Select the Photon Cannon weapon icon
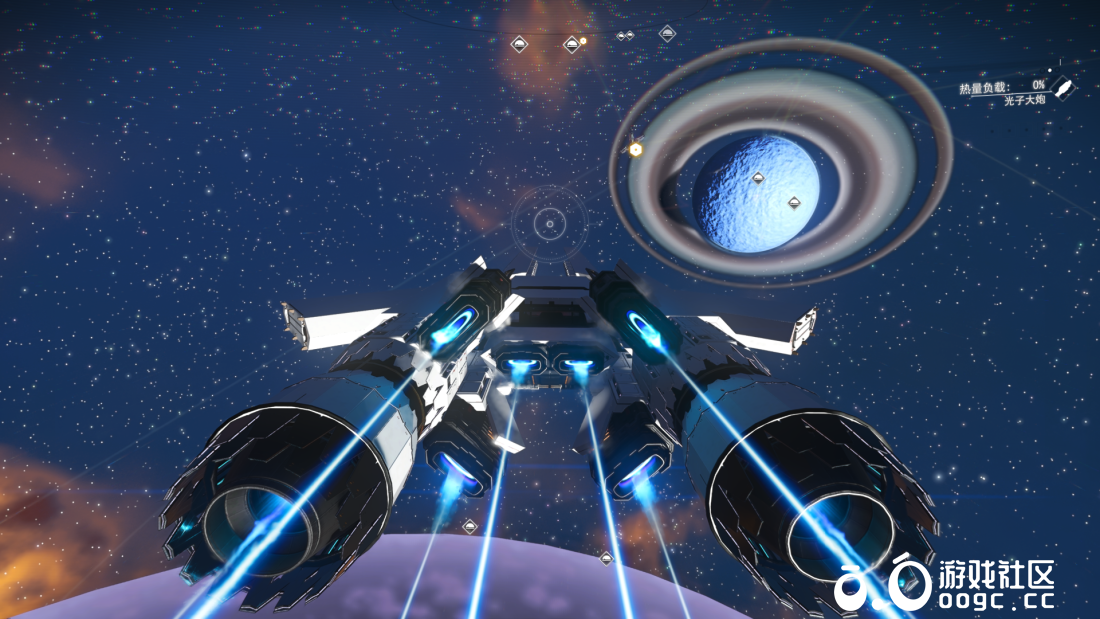Viewport: 1100px width, 619px height. click(x=1065, y=89)
